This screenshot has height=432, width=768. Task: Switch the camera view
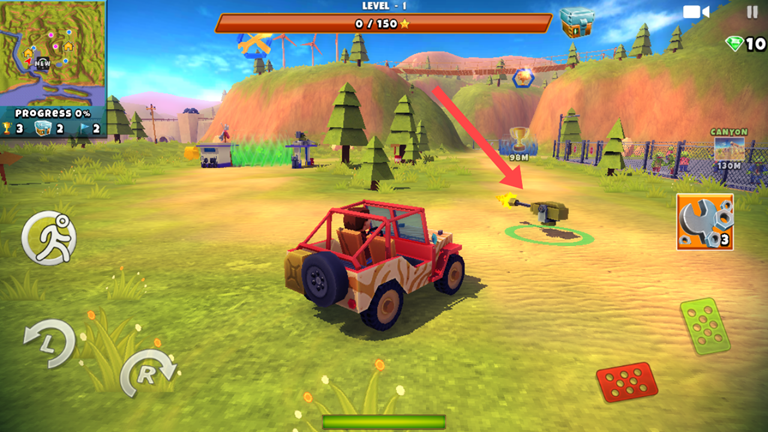[x=695, y=12]
